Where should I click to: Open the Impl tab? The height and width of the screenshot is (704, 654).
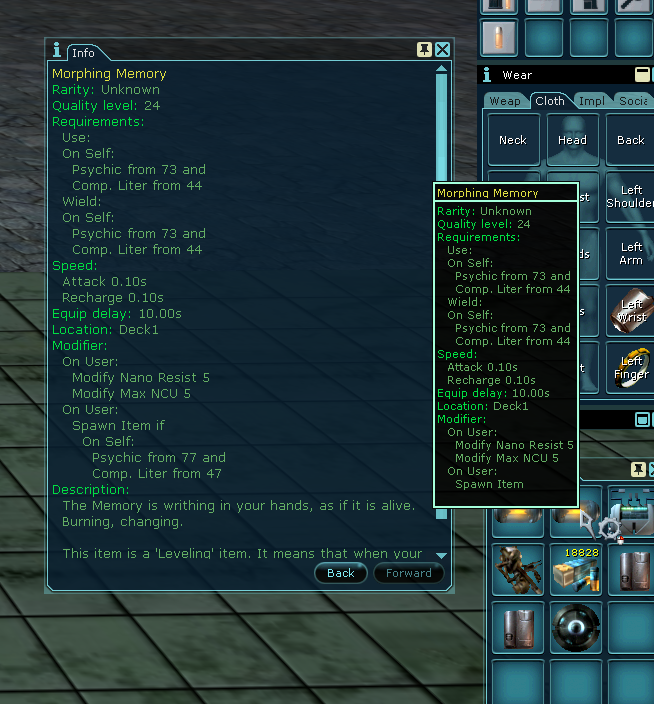tap(591, 100)
